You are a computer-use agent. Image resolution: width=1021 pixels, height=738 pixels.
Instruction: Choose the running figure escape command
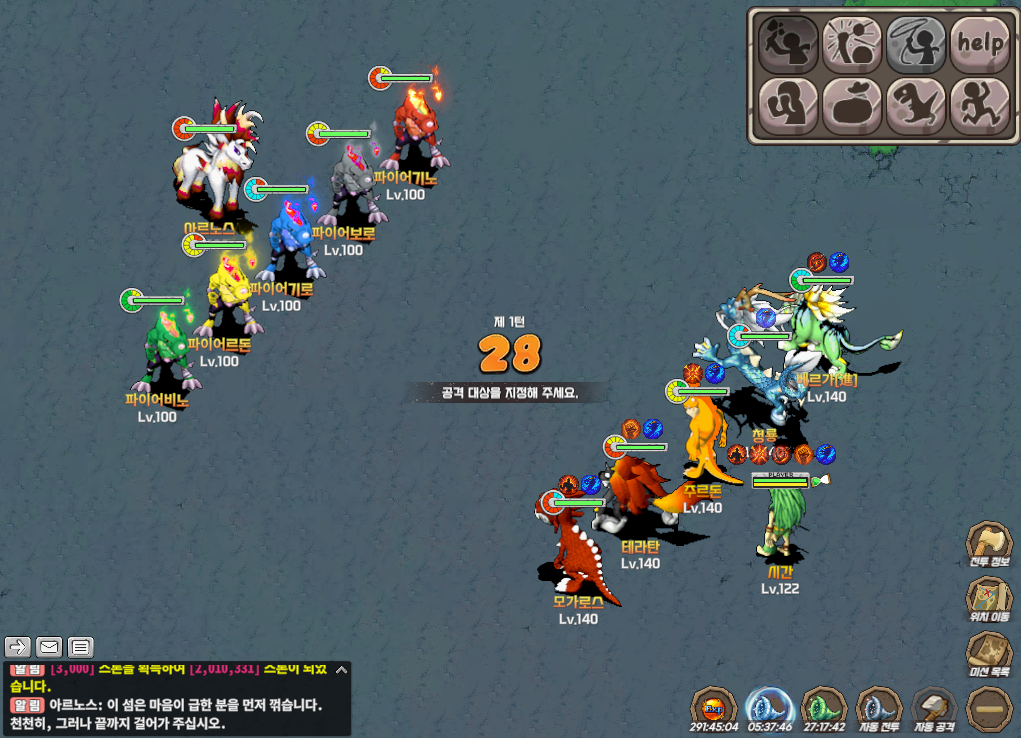click(979, 104)
